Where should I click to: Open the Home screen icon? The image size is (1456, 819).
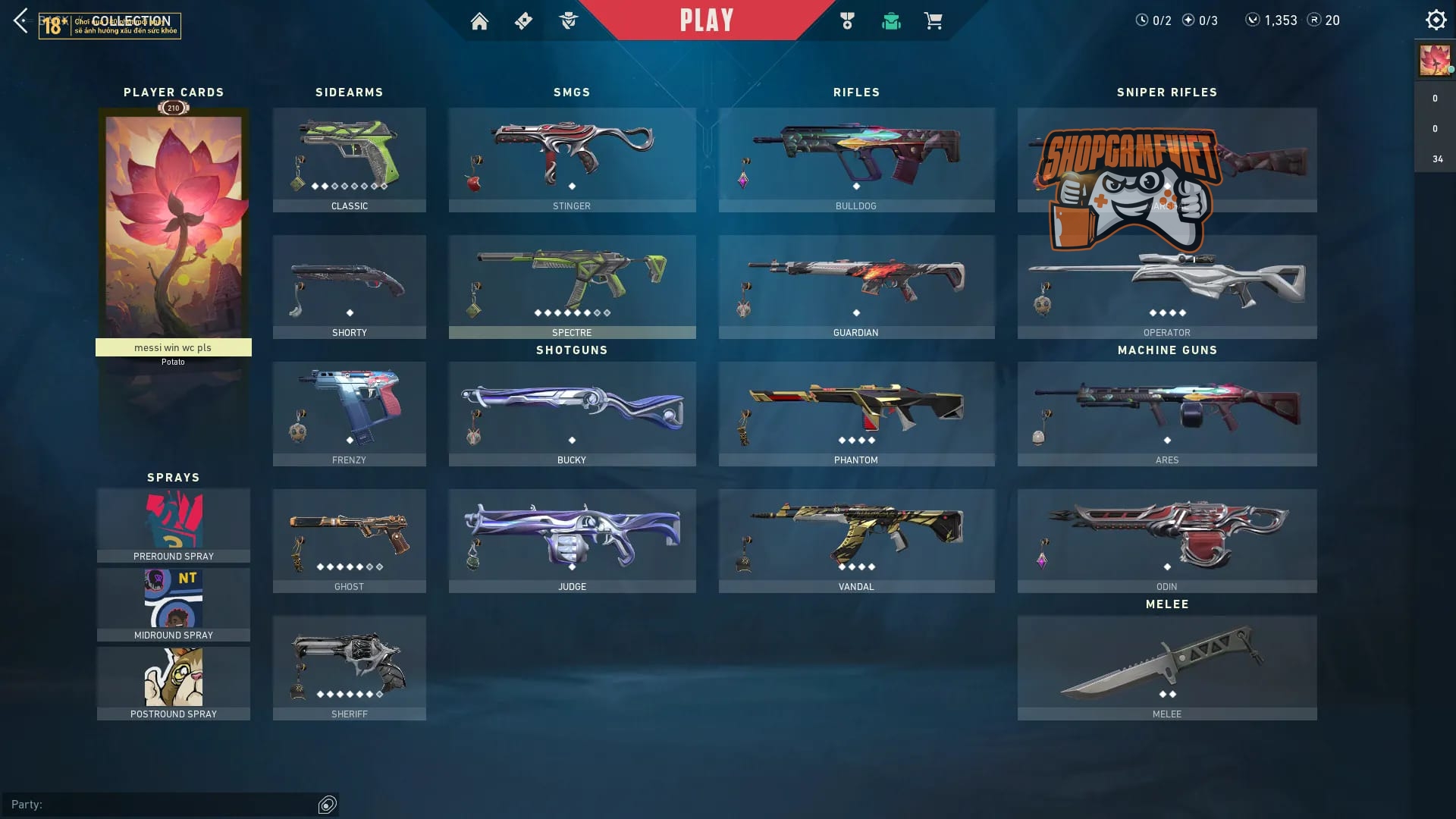480,20
